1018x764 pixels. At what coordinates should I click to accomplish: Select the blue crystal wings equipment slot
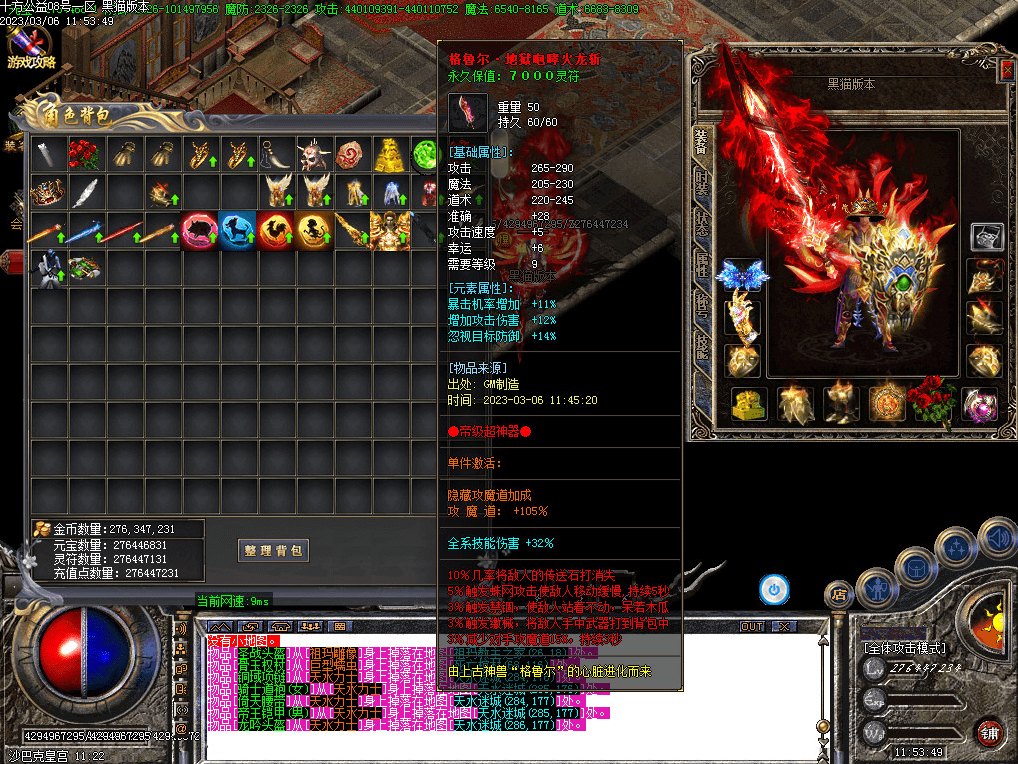pos(742,275)
